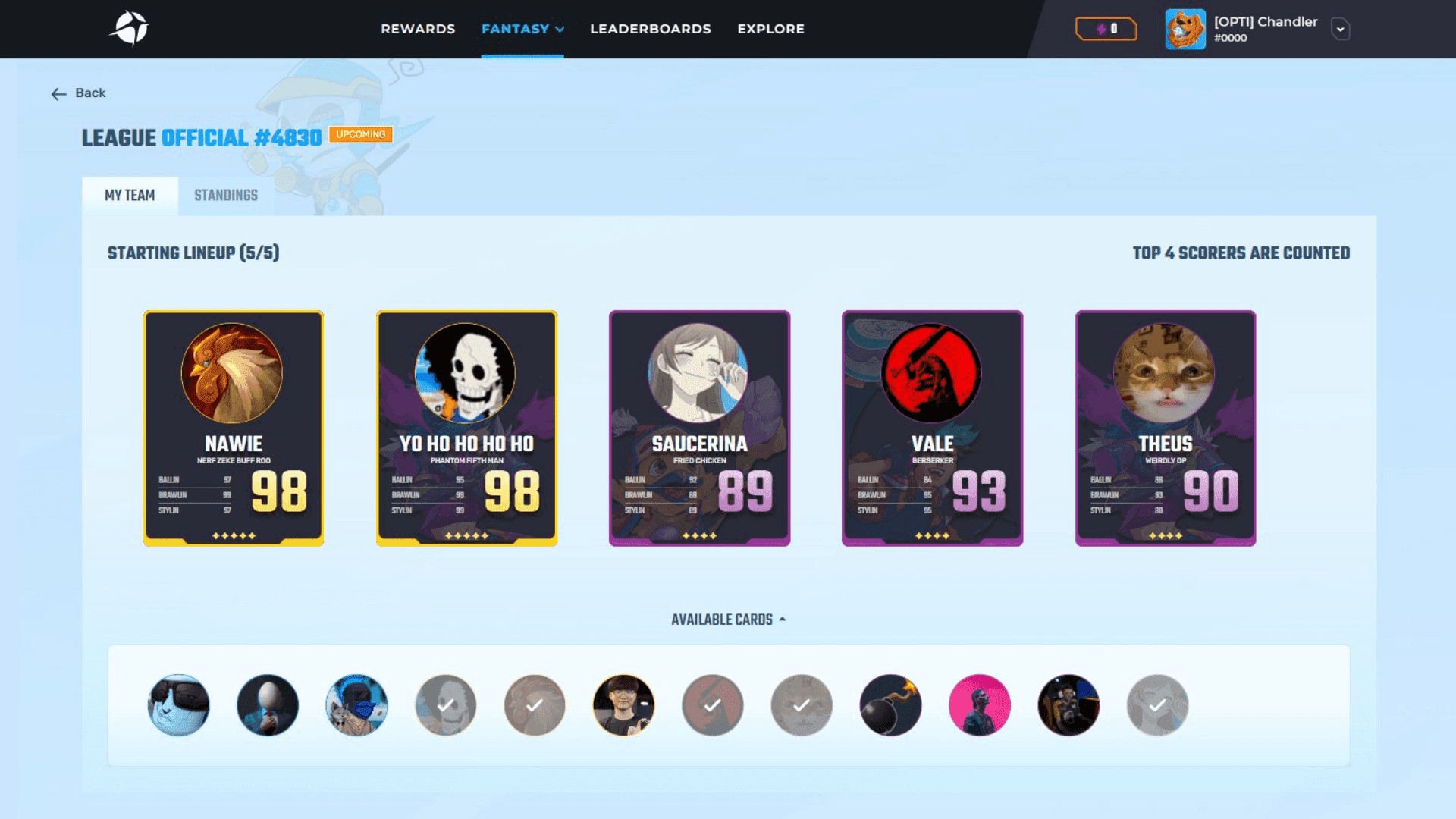Deselect the checked skull avatar card

446,705
